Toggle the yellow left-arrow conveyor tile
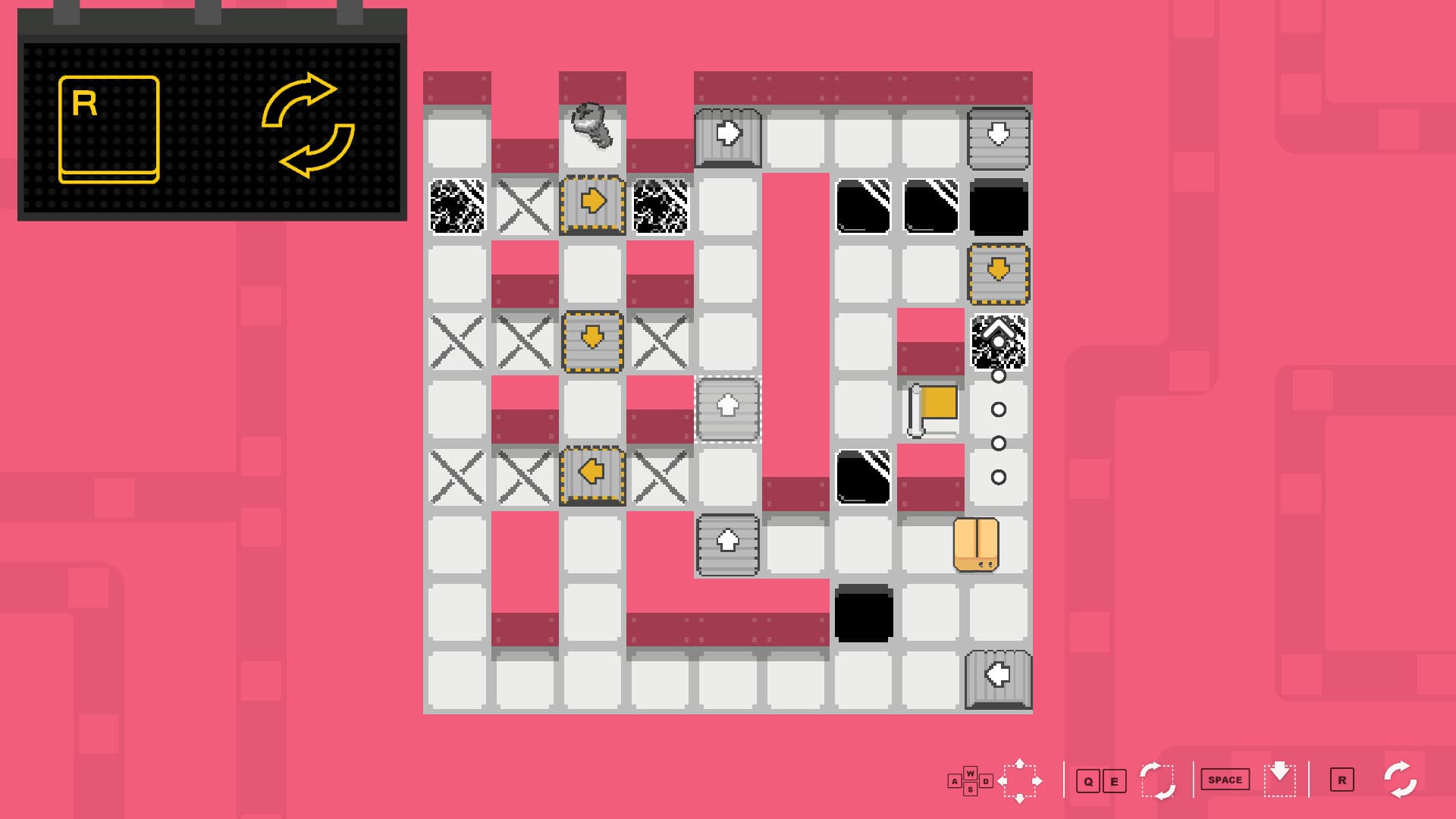Viewport: 1456px width, 819px height. pos(592,476)
